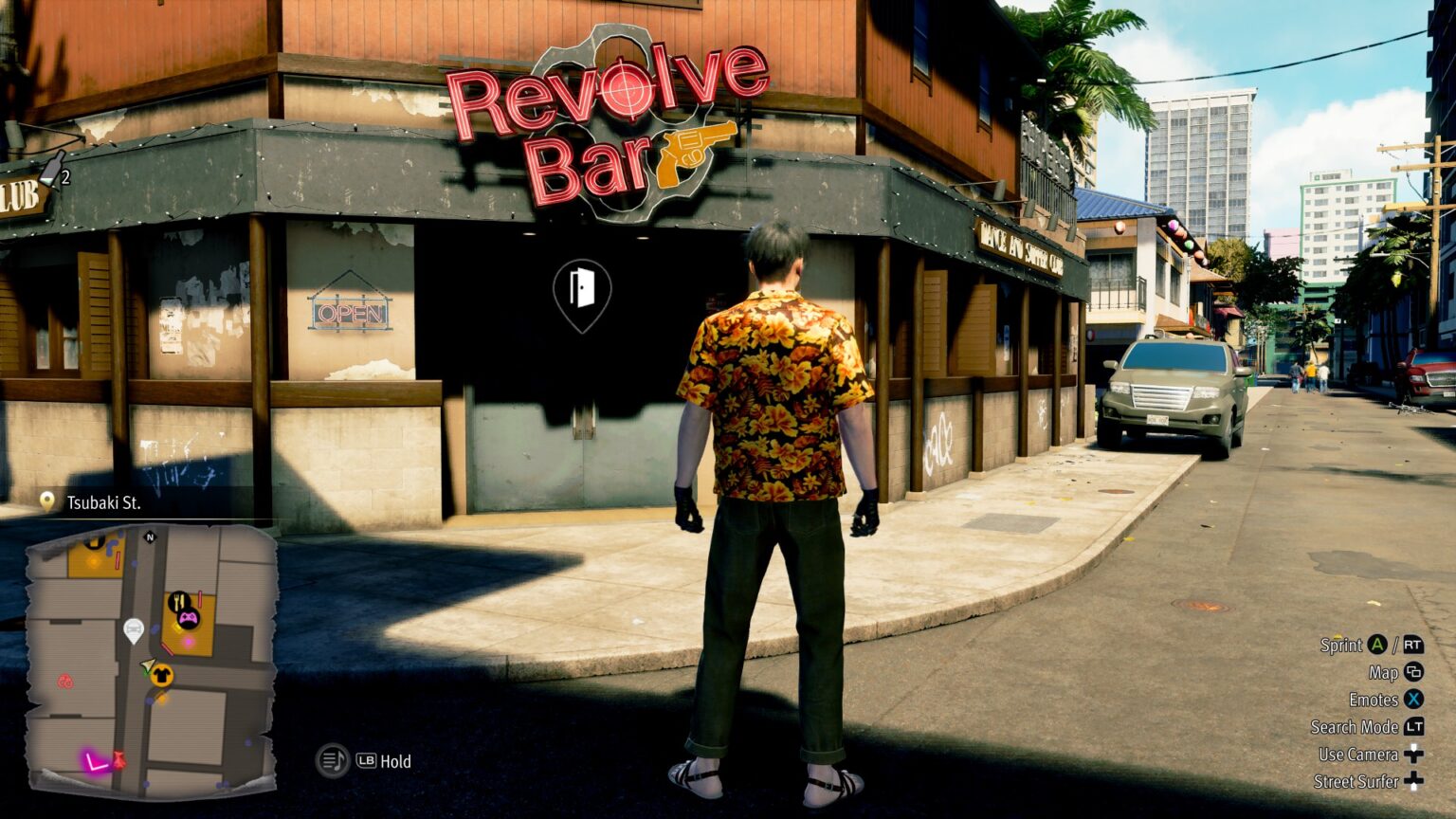The image size is (1456, 819).
Task: Click the N compass marker on the minimap
Action: [149, 537]
